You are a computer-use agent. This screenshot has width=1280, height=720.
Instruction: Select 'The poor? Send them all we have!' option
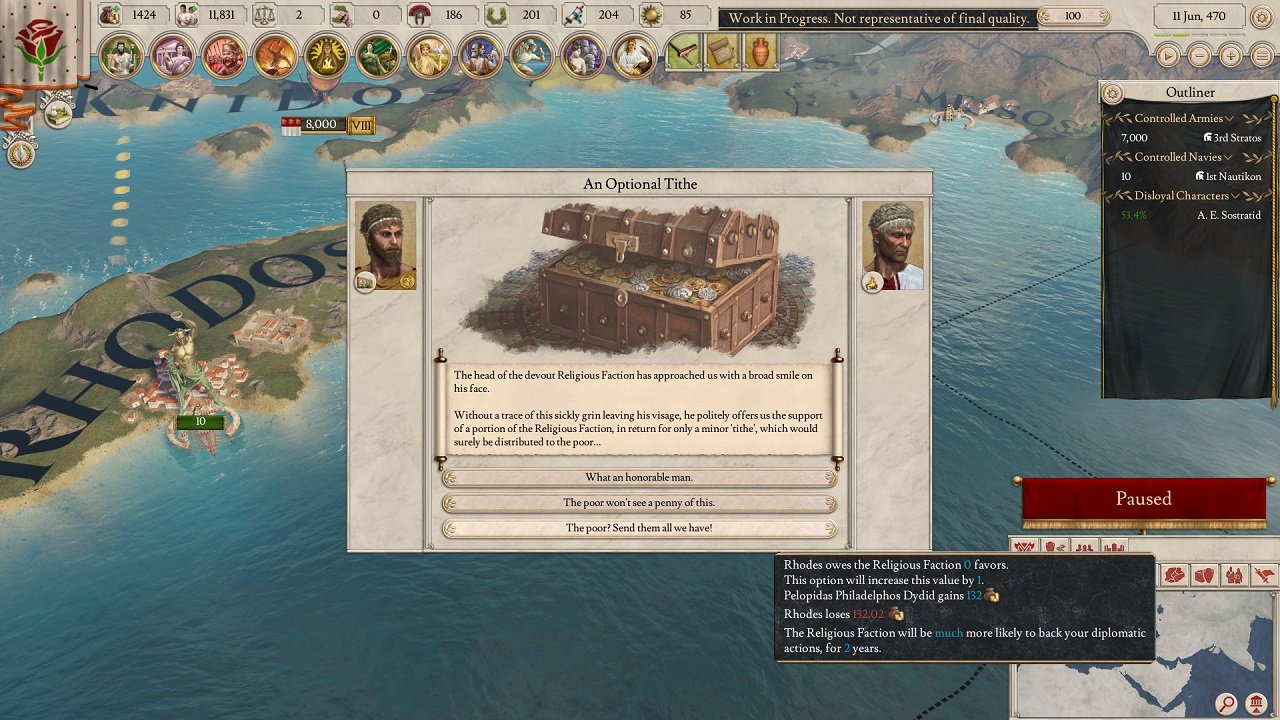pos(640,528)
